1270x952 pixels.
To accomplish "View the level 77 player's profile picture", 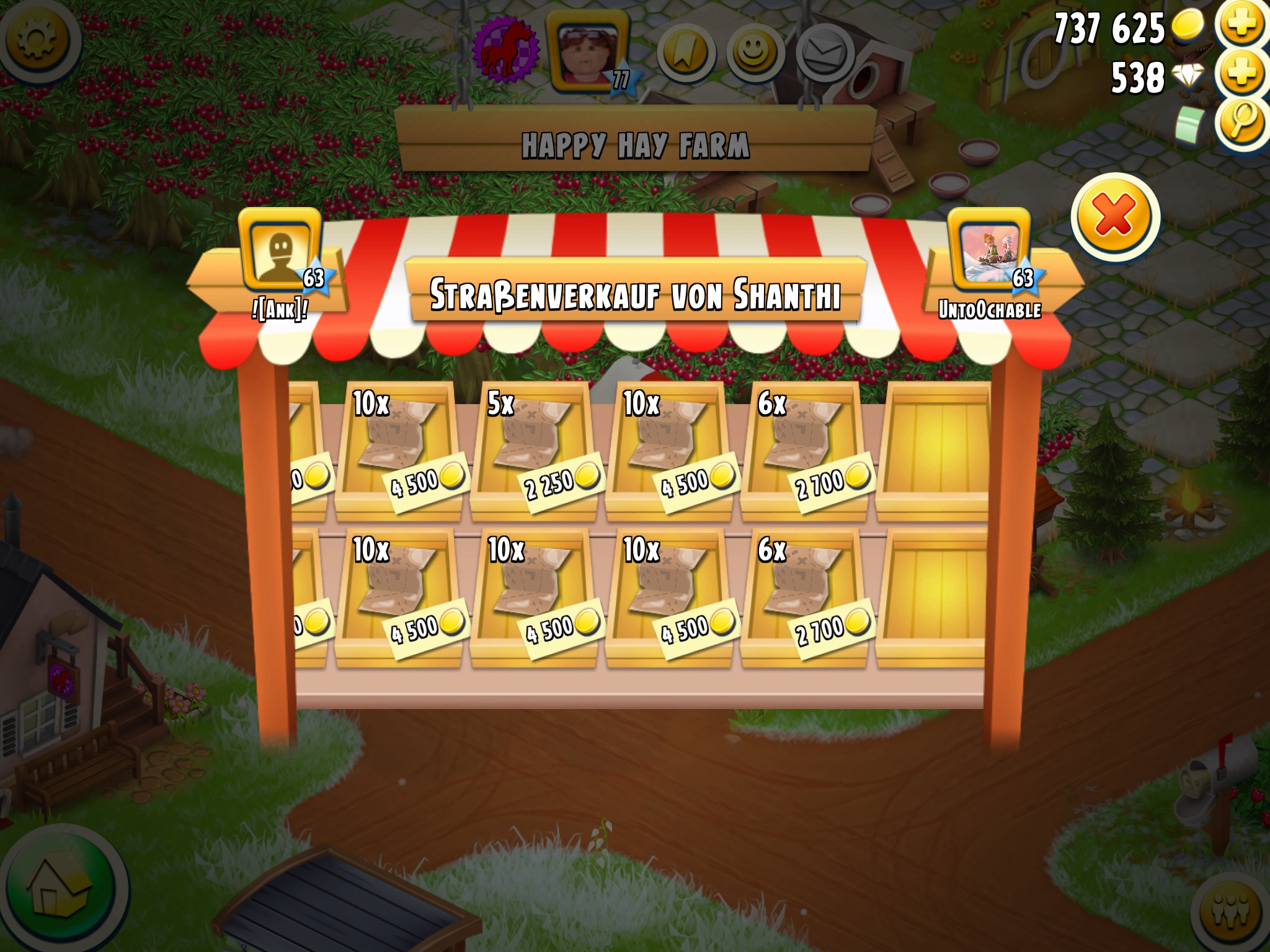I will click(587, 50).
